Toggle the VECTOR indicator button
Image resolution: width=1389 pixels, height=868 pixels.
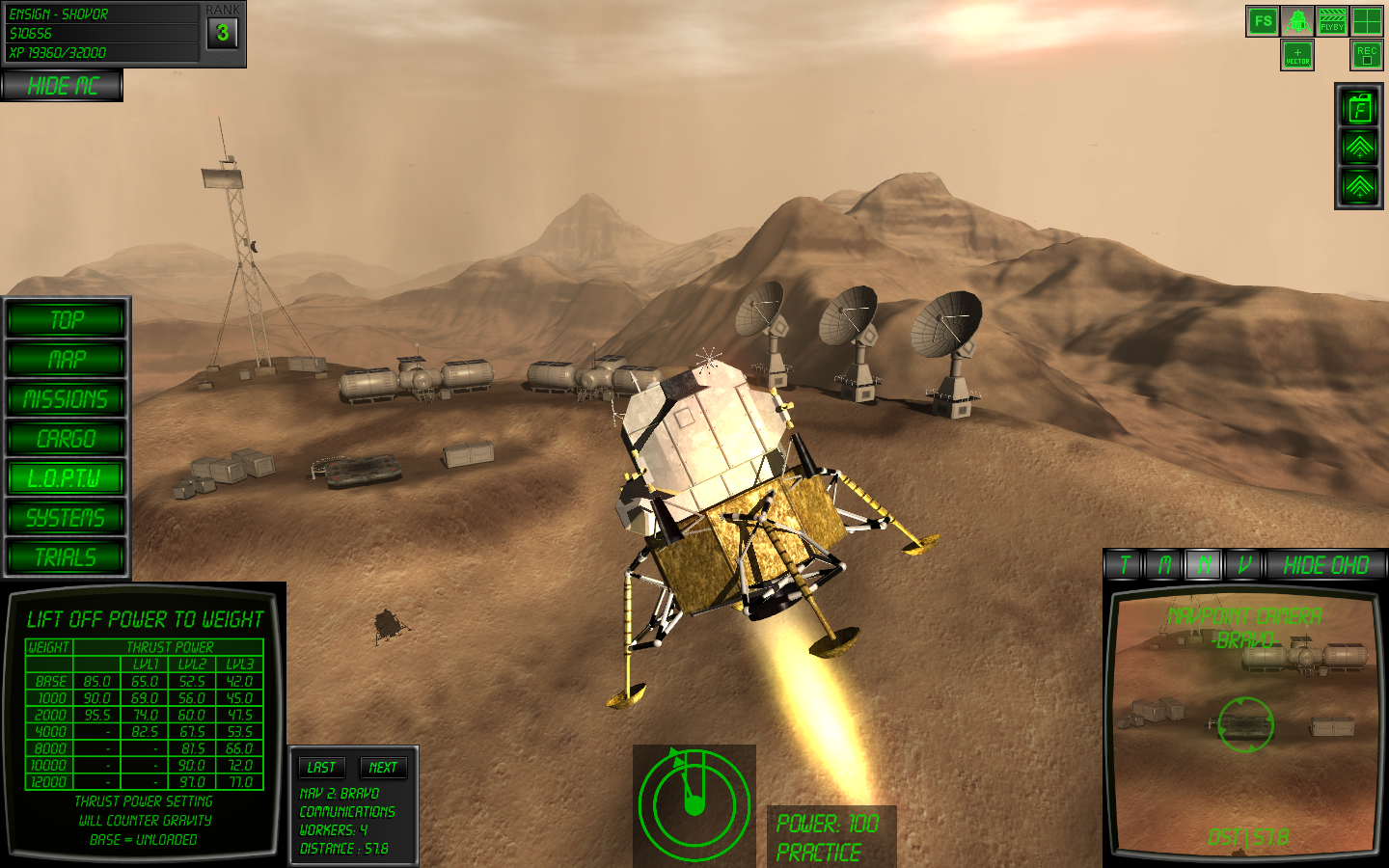[1297, 55]
